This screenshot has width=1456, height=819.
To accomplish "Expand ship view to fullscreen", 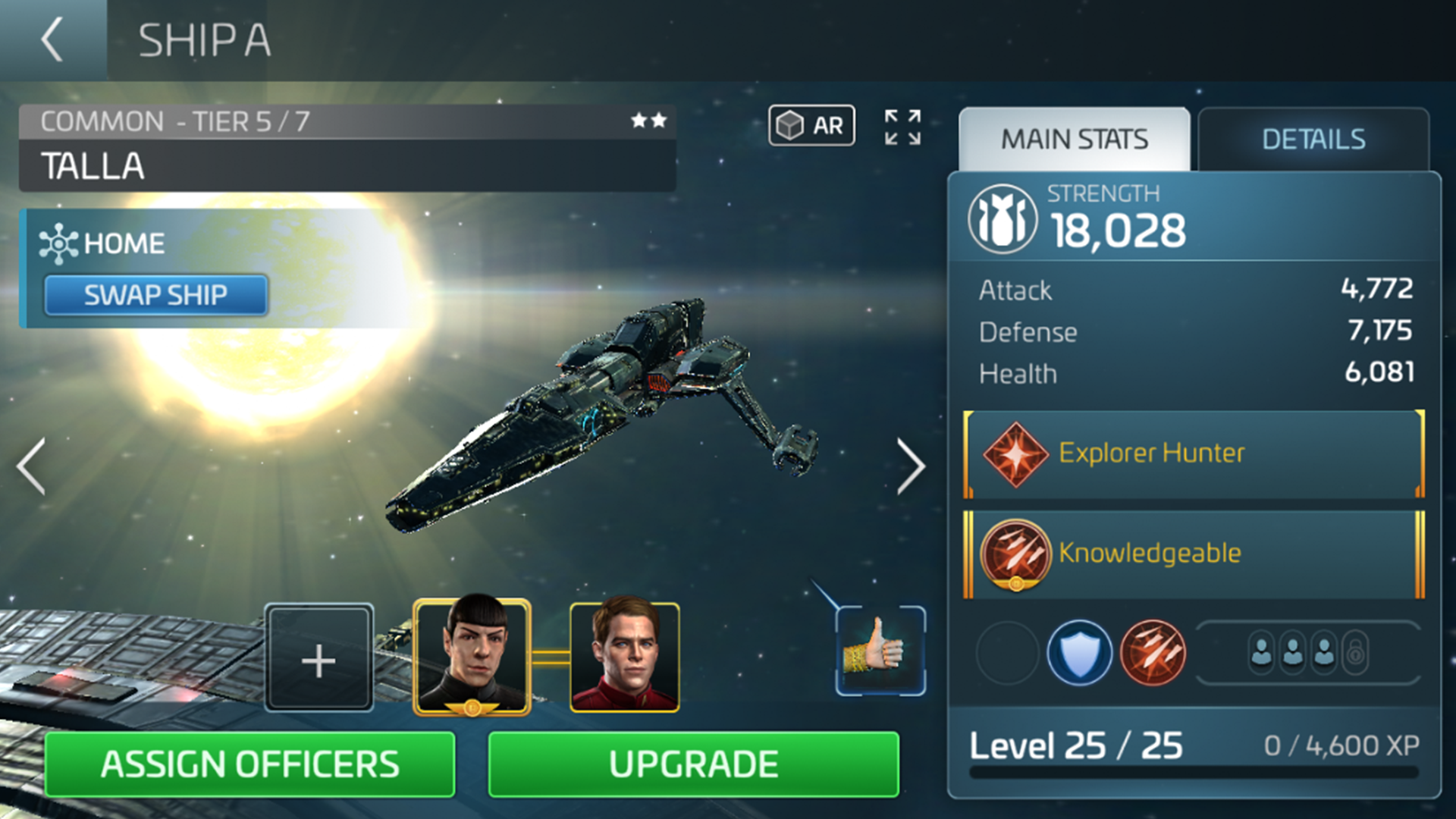I will point(902,128).
